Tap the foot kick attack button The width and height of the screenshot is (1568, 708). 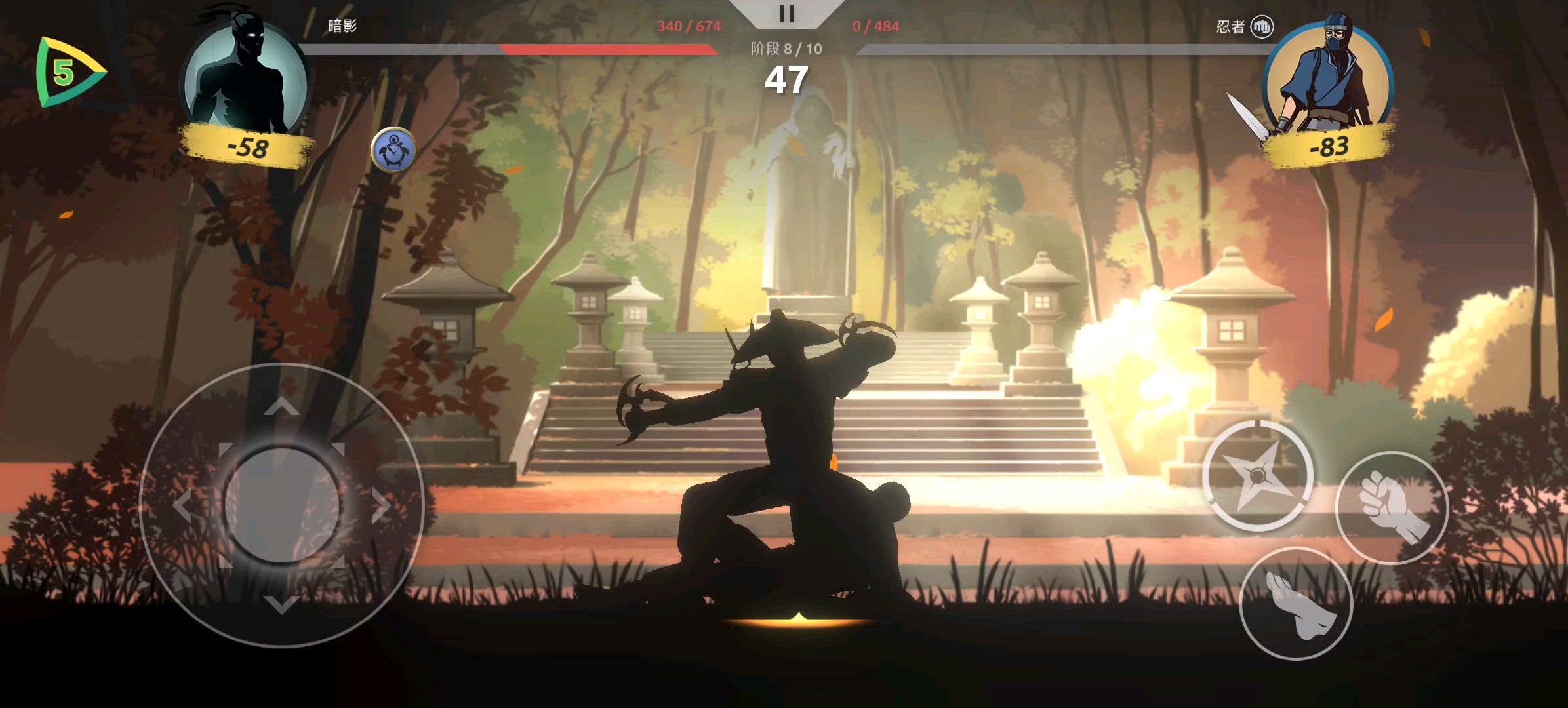pos(1296,604)
